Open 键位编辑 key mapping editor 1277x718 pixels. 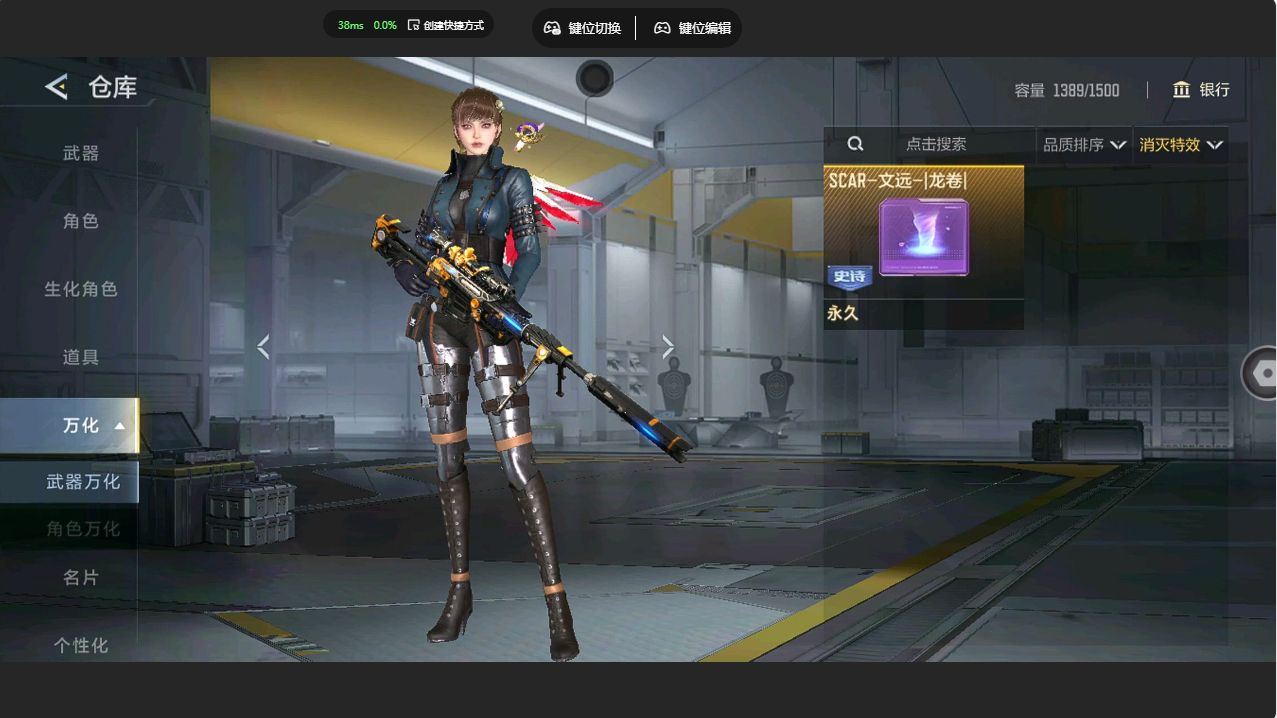click(692, 28)
